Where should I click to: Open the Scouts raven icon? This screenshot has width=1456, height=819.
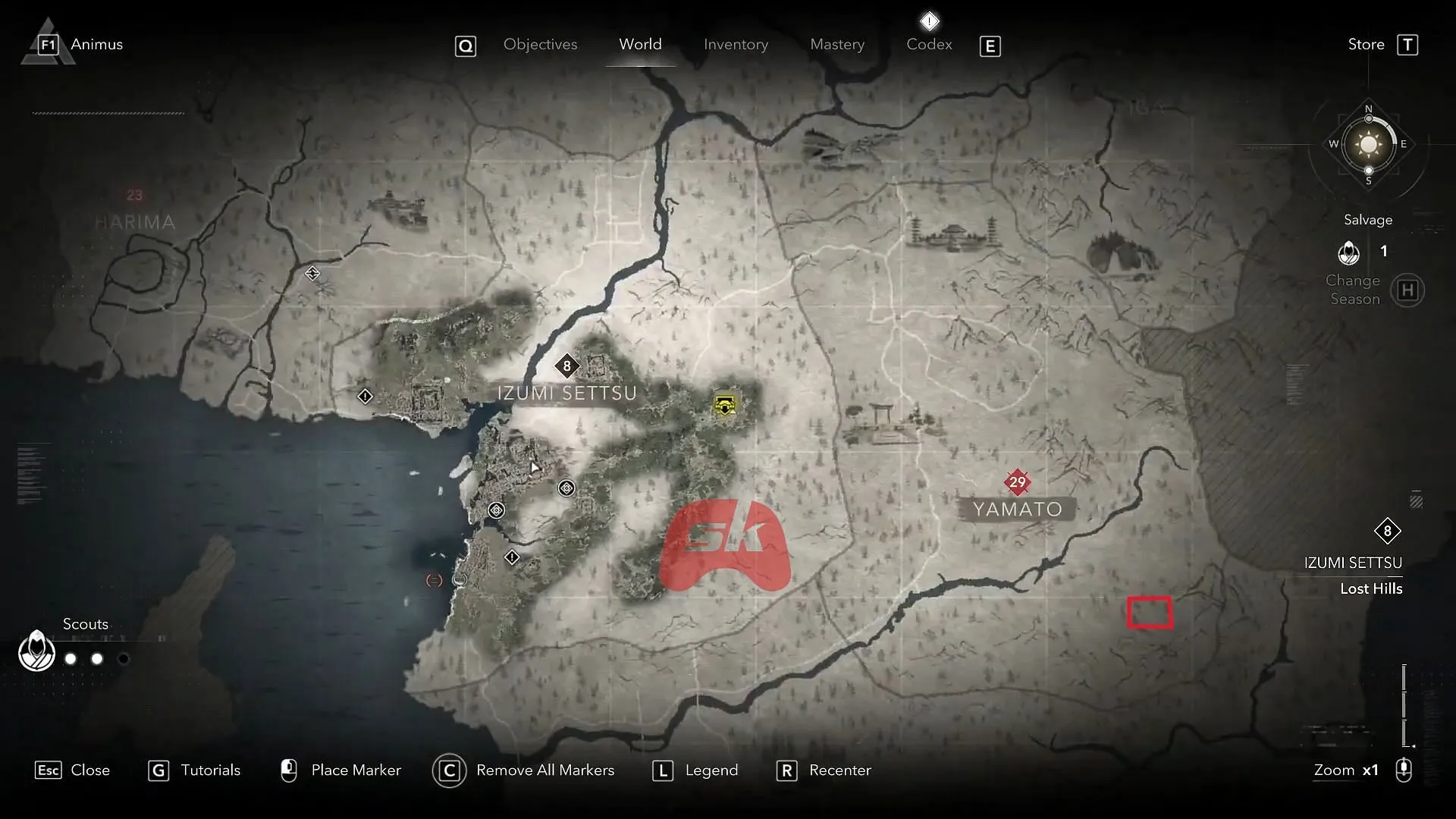(36, 651)
